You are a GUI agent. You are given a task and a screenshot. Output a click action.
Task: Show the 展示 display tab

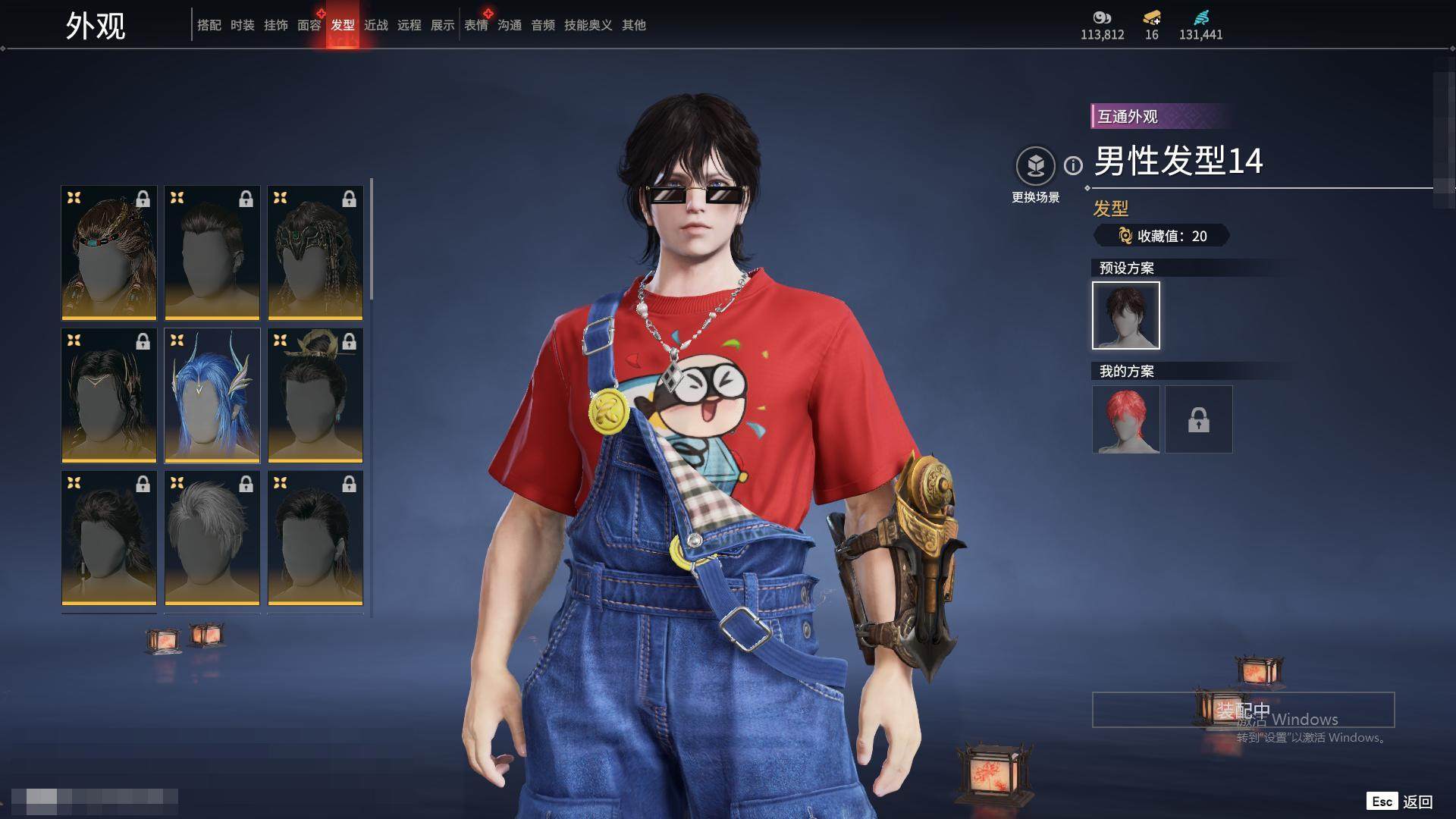pos(442,25)
